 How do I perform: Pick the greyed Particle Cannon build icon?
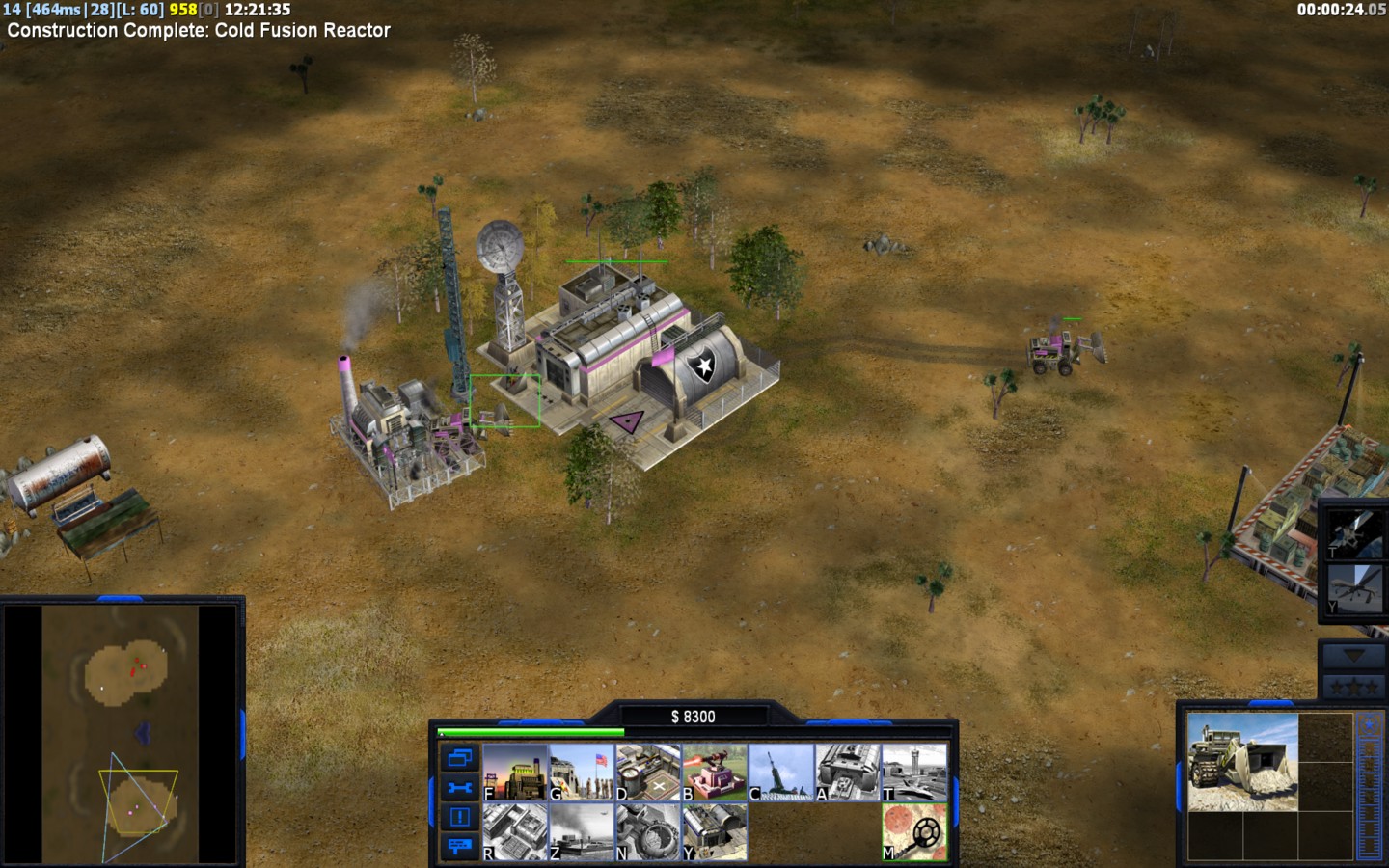(648, 831)
